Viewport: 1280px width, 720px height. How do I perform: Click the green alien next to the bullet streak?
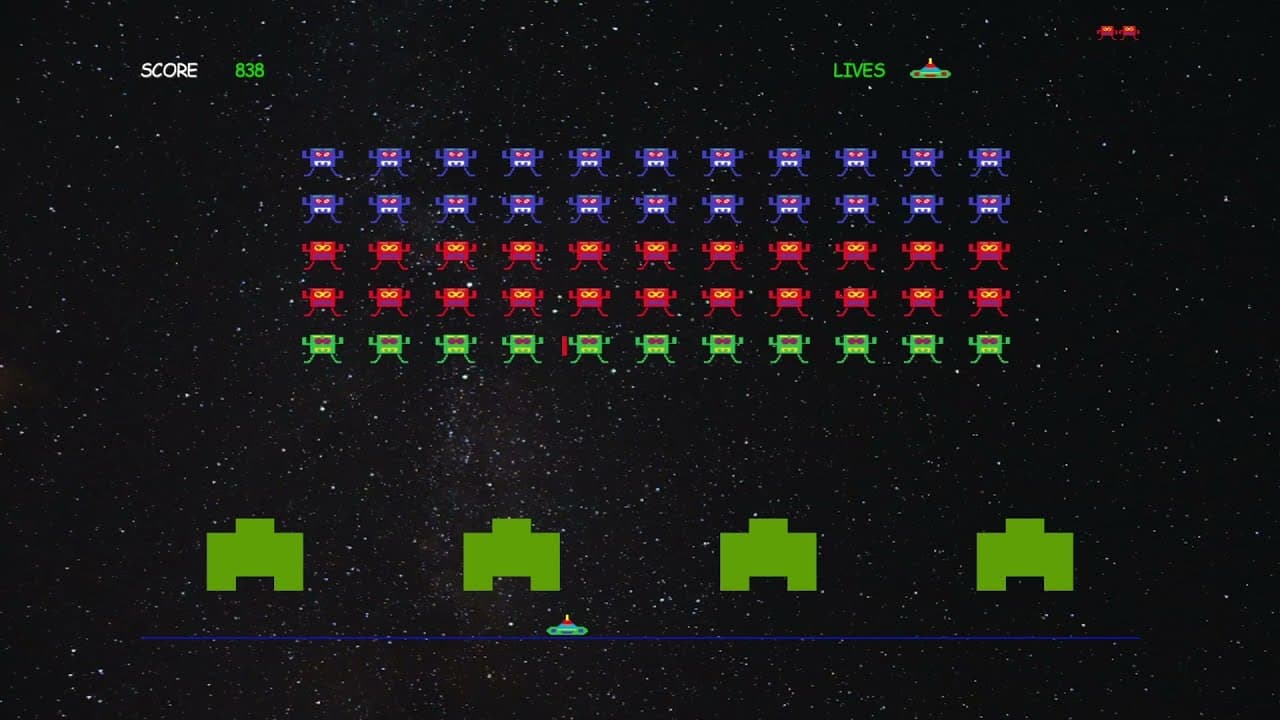[589, 345]
